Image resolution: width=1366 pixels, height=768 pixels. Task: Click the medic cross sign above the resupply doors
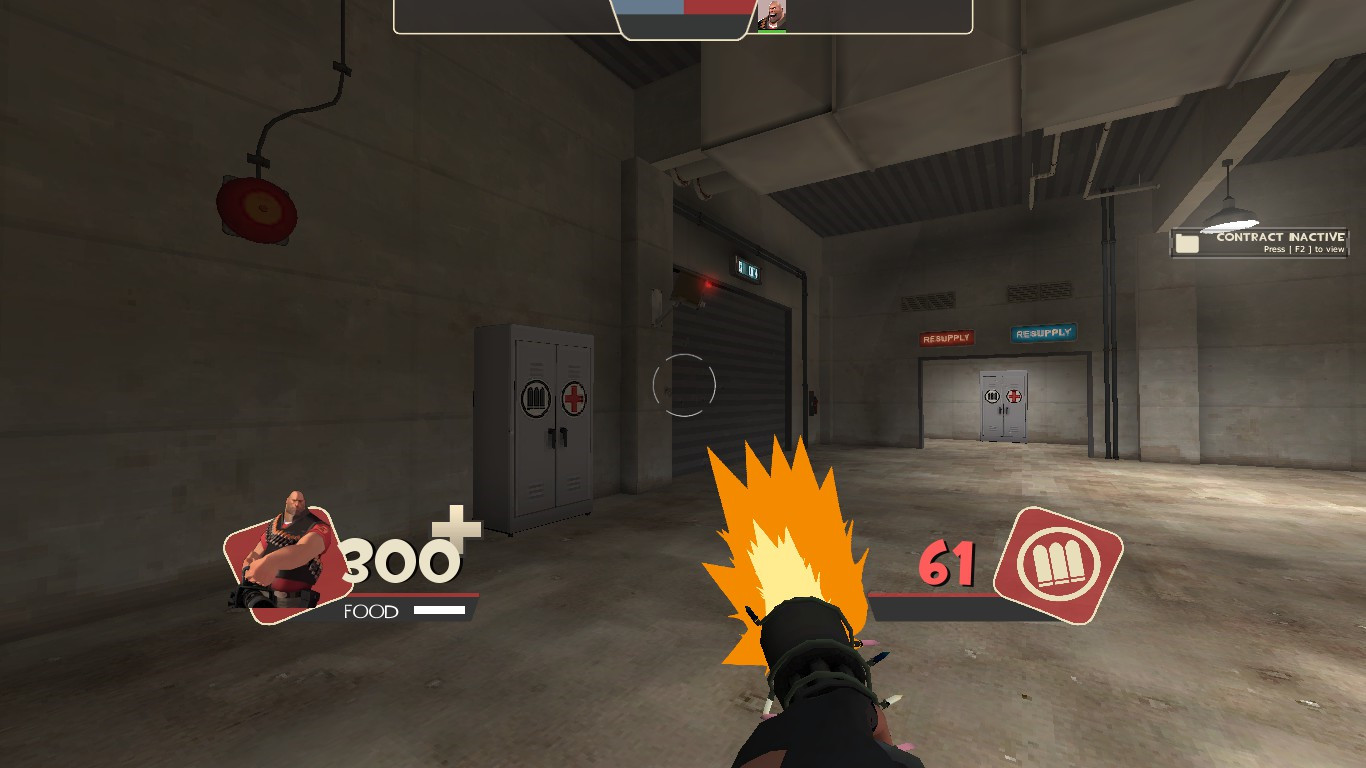click(x=1015, y=398)
